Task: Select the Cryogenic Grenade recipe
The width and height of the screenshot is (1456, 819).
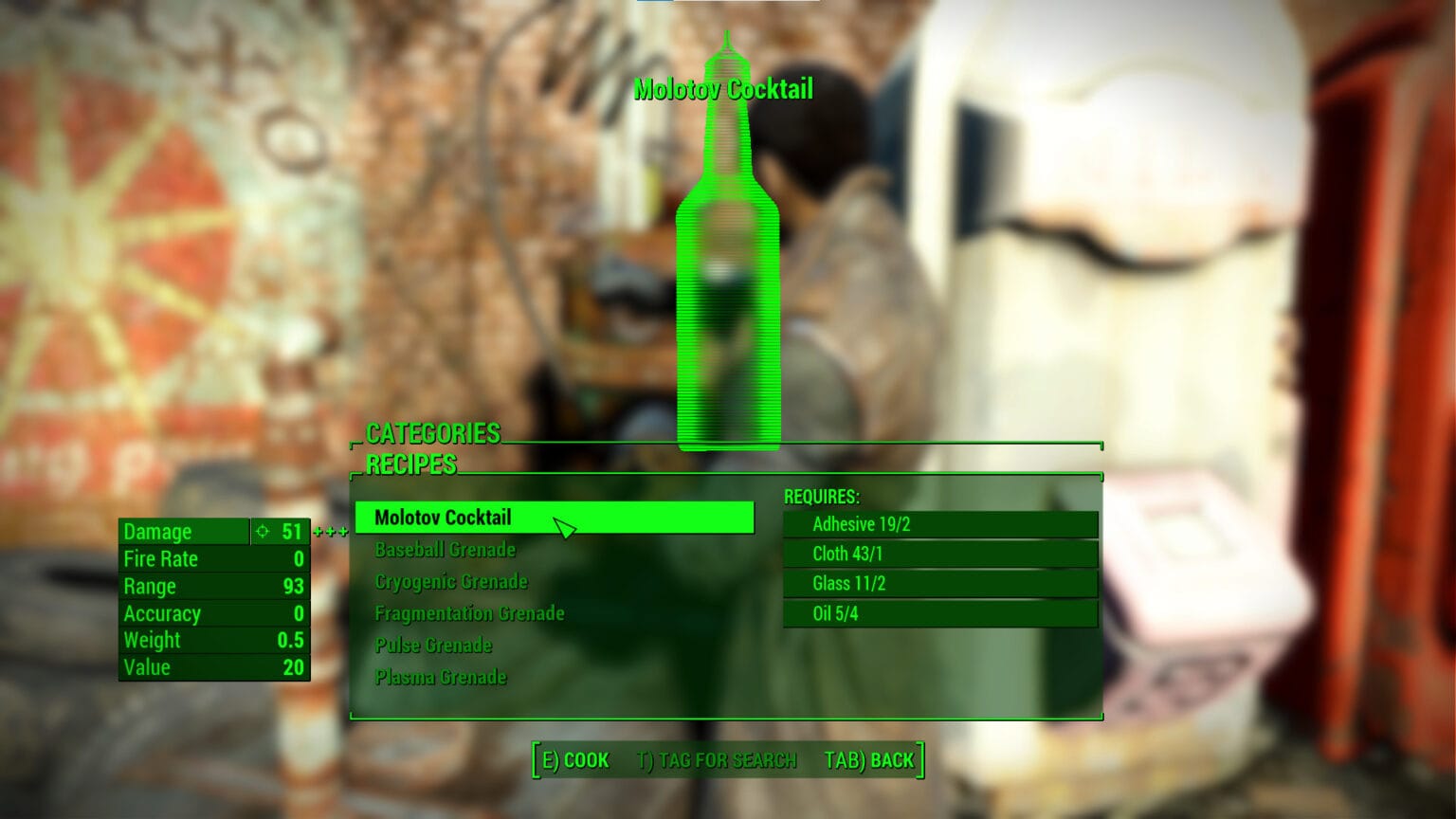Action: tap(451, 581)
